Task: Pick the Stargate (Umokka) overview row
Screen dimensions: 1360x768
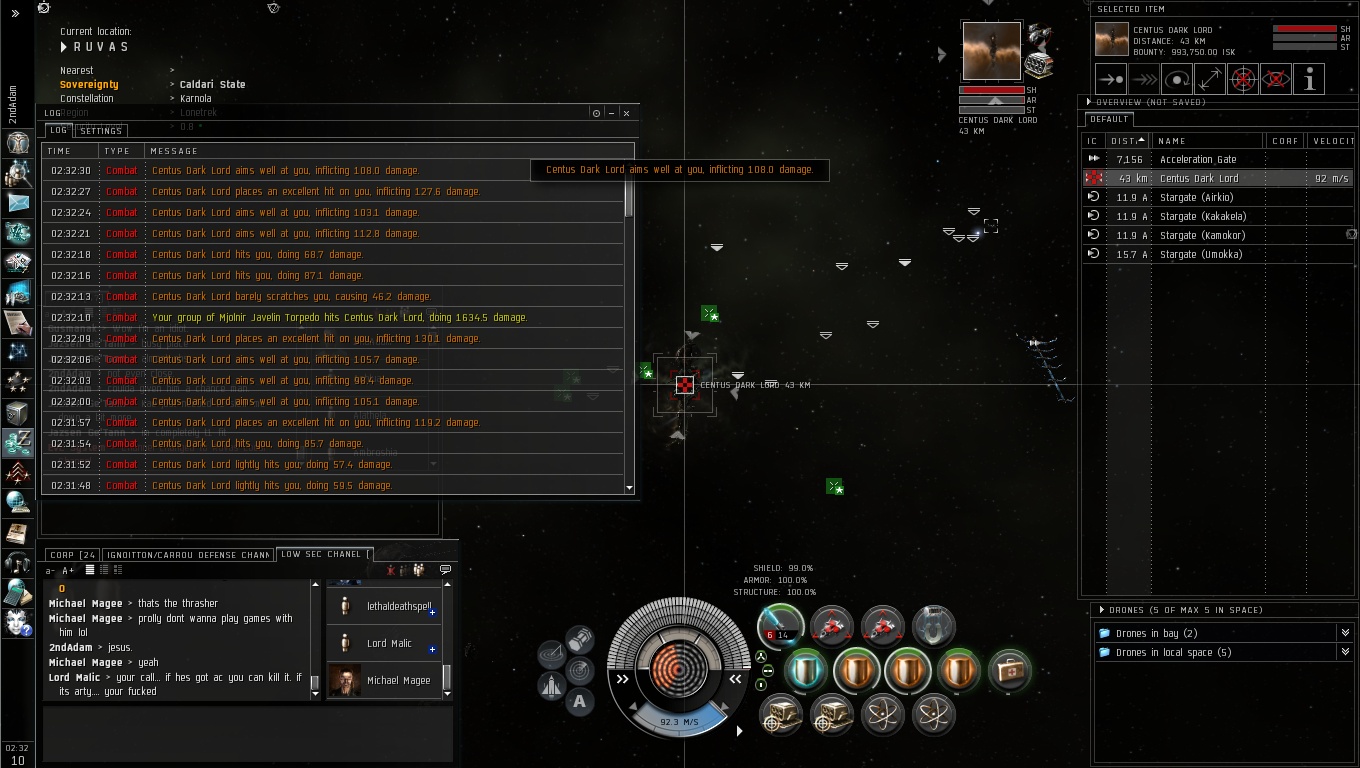Action: tap(1200, 255)
